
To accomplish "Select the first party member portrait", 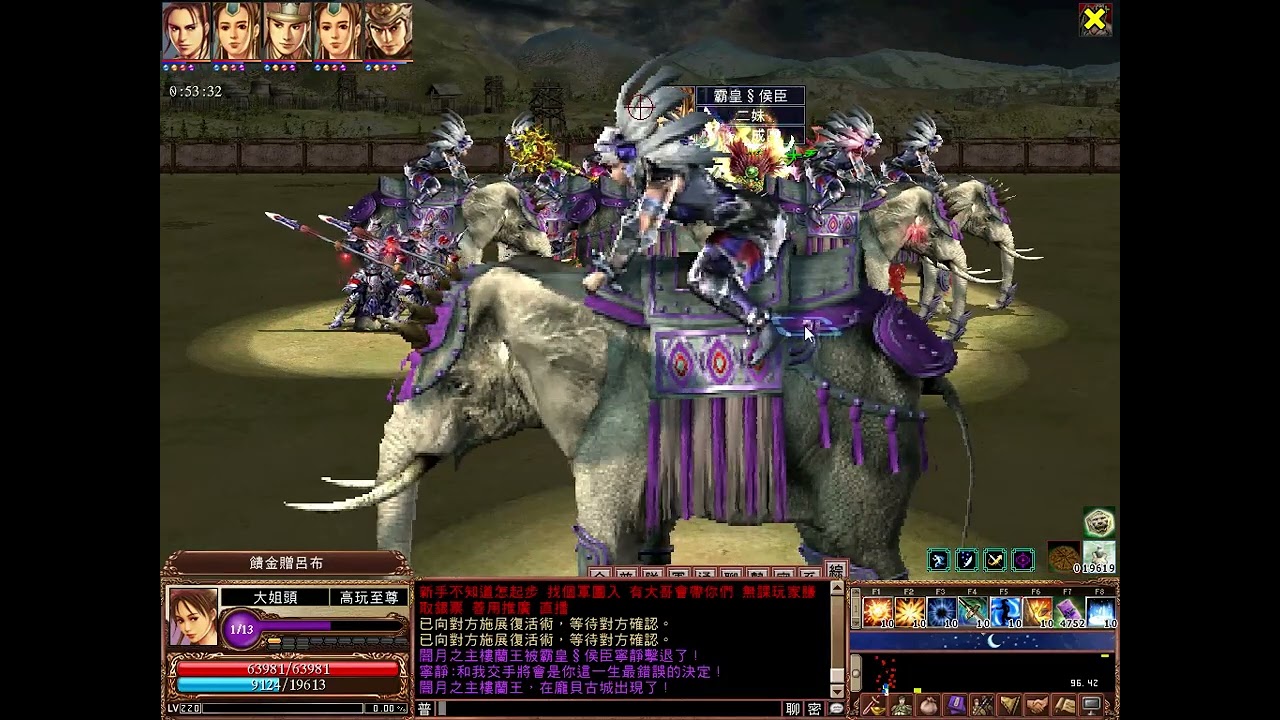I will tap(186, 31).
